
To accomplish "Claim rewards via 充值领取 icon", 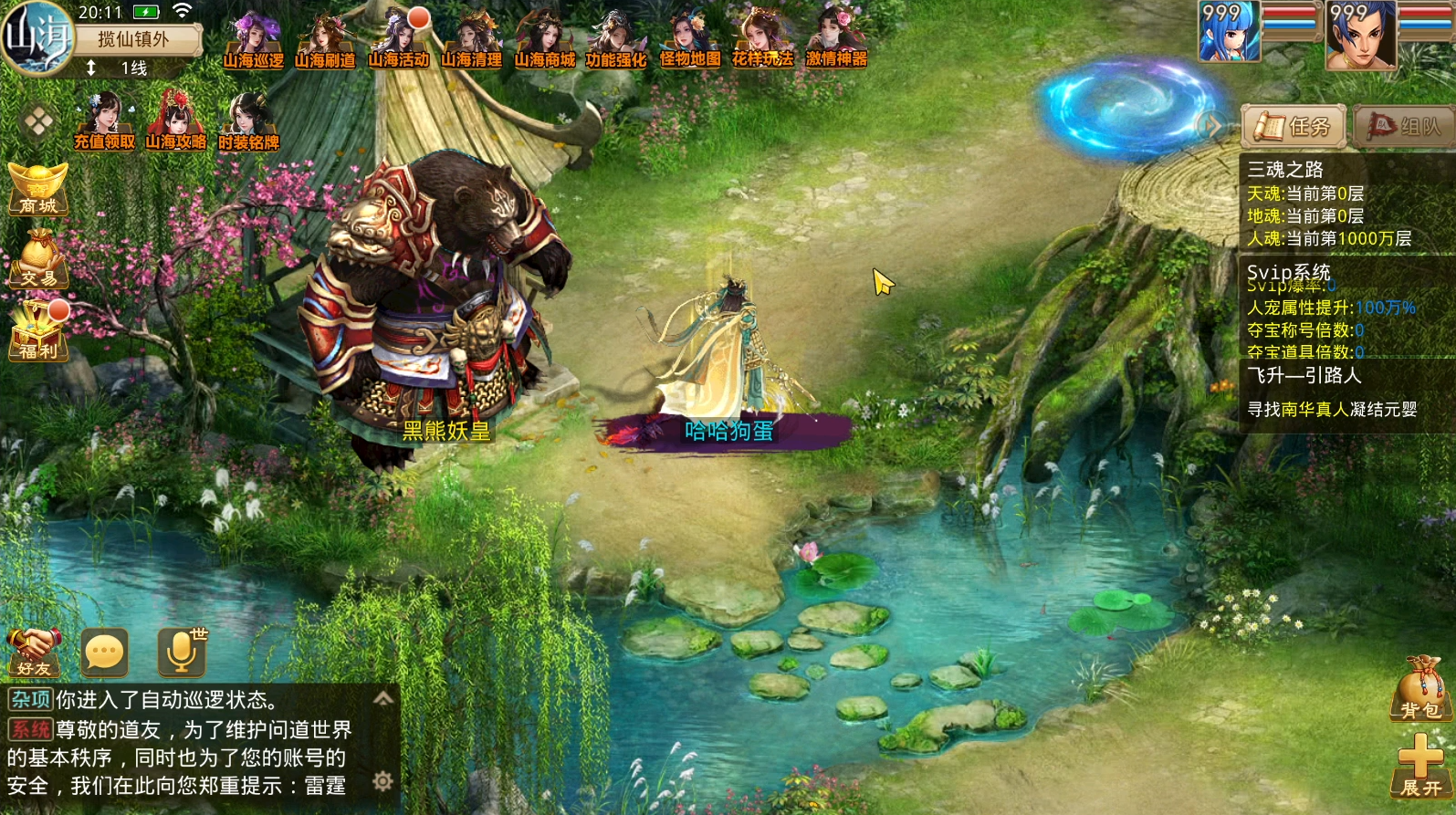I will click(104, 121).
